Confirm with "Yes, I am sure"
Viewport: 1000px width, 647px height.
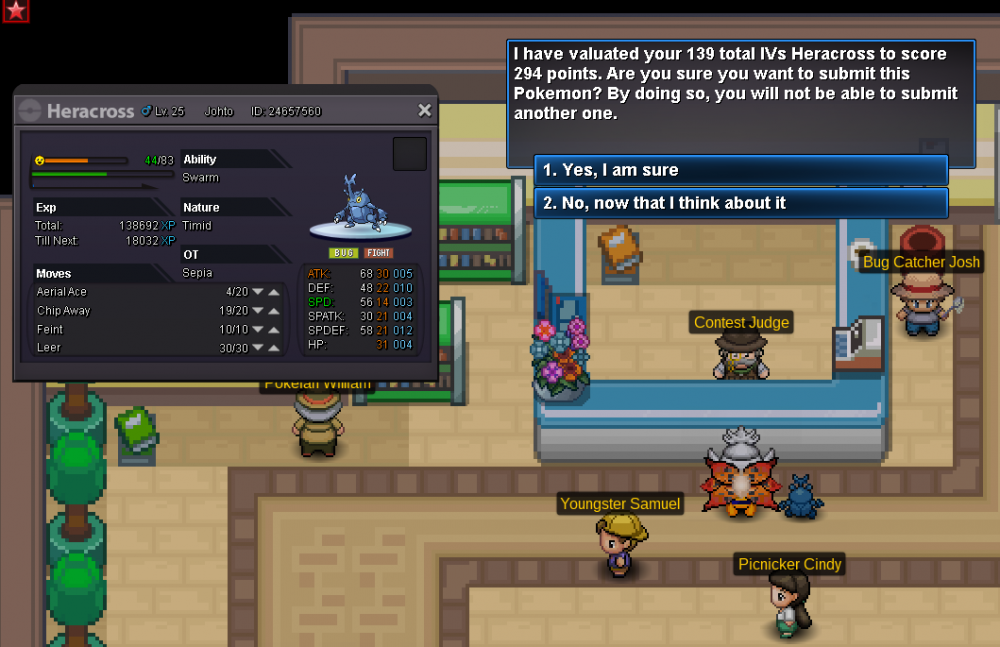740,170
